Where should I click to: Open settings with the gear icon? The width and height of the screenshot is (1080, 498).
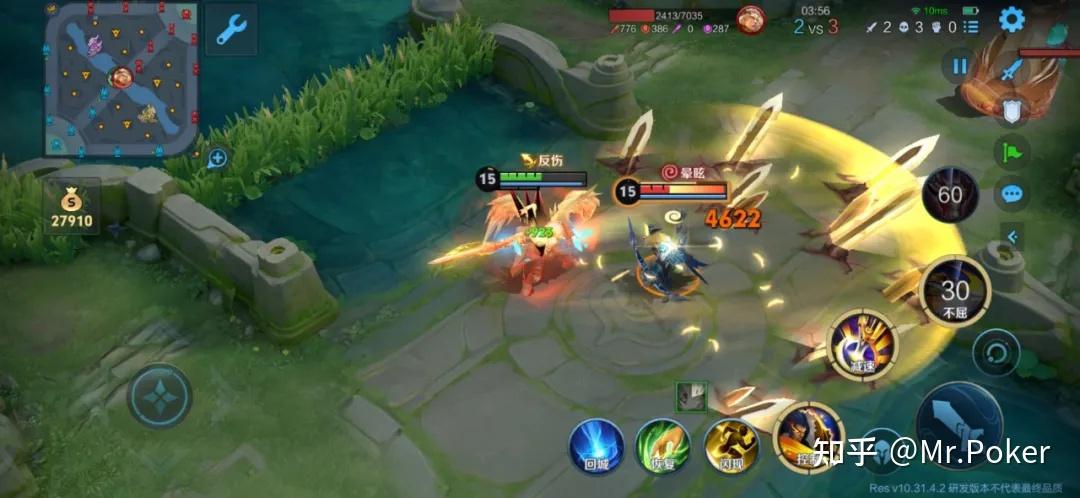pyautogui.click(x=1012, y=19)
